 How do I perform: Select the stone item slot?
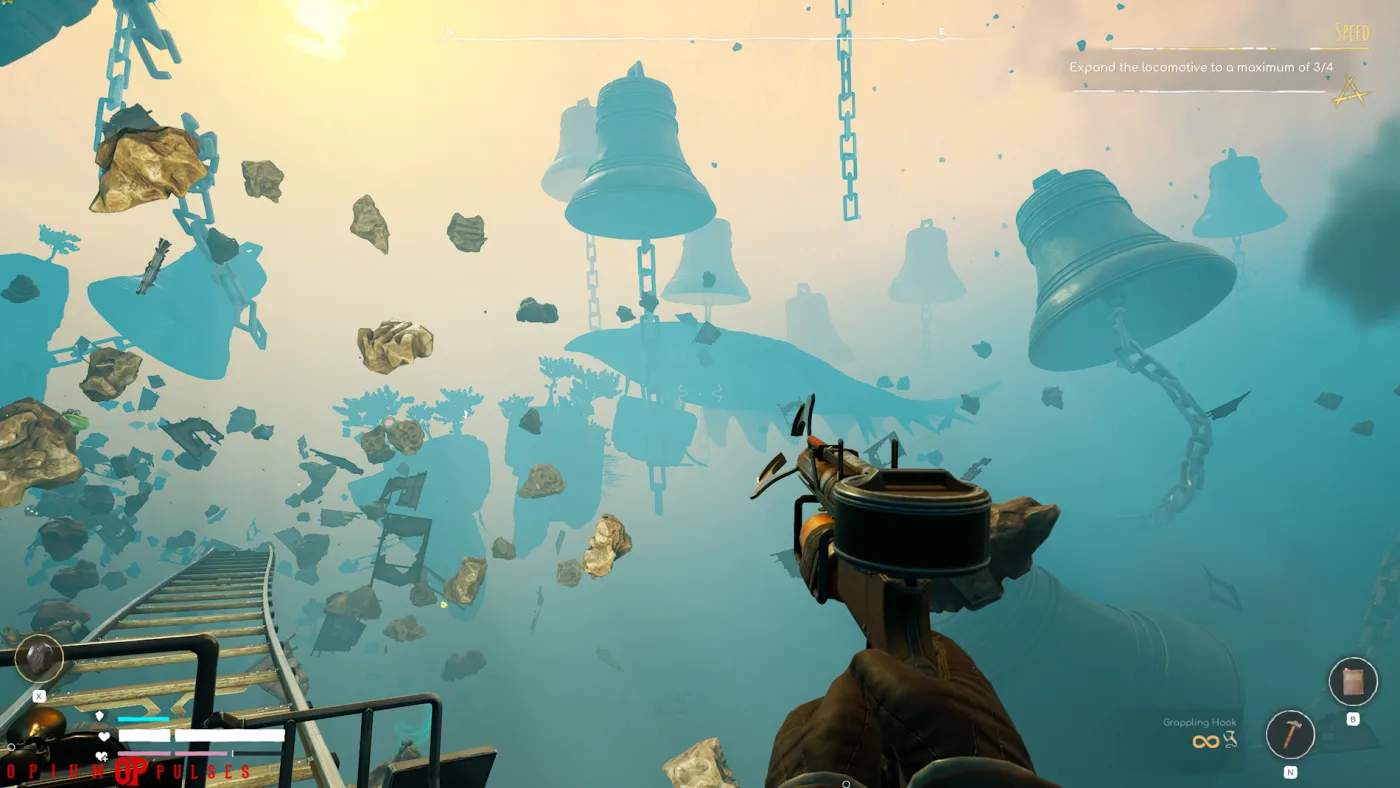[39, 658]
